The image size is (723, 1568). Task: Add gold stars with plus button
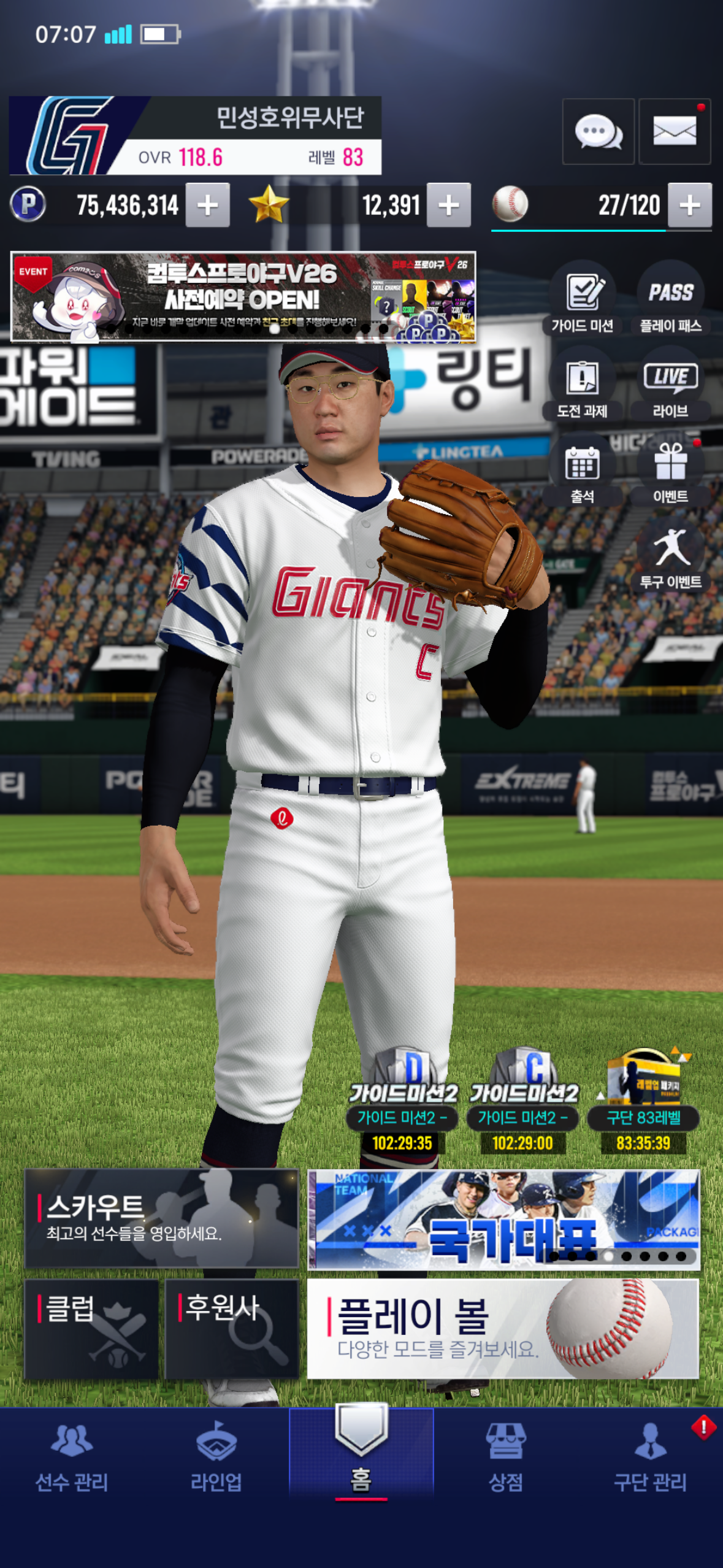click(449, 206)
